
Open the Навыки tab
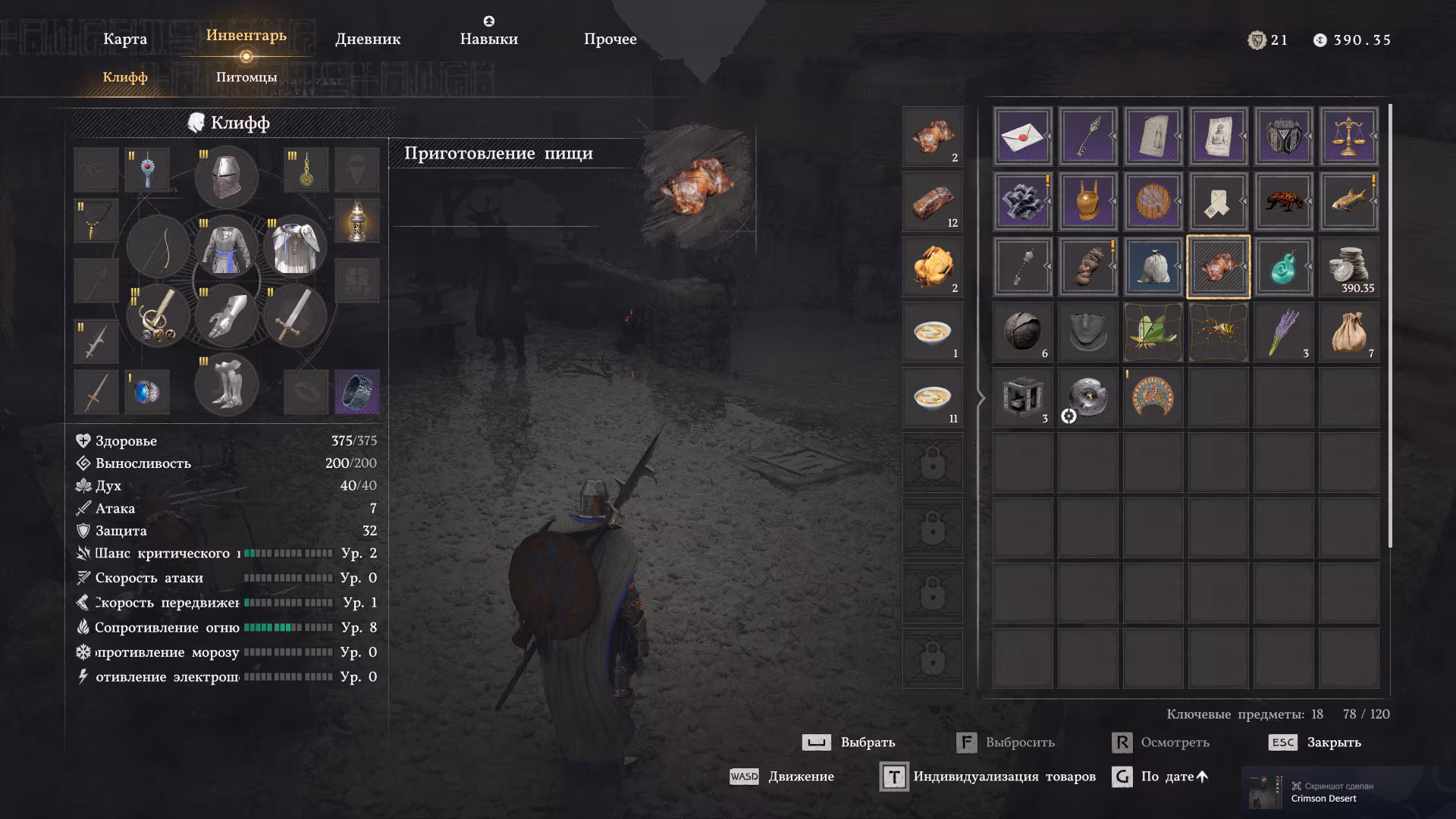pyautogui.click(x=488, y=39)
